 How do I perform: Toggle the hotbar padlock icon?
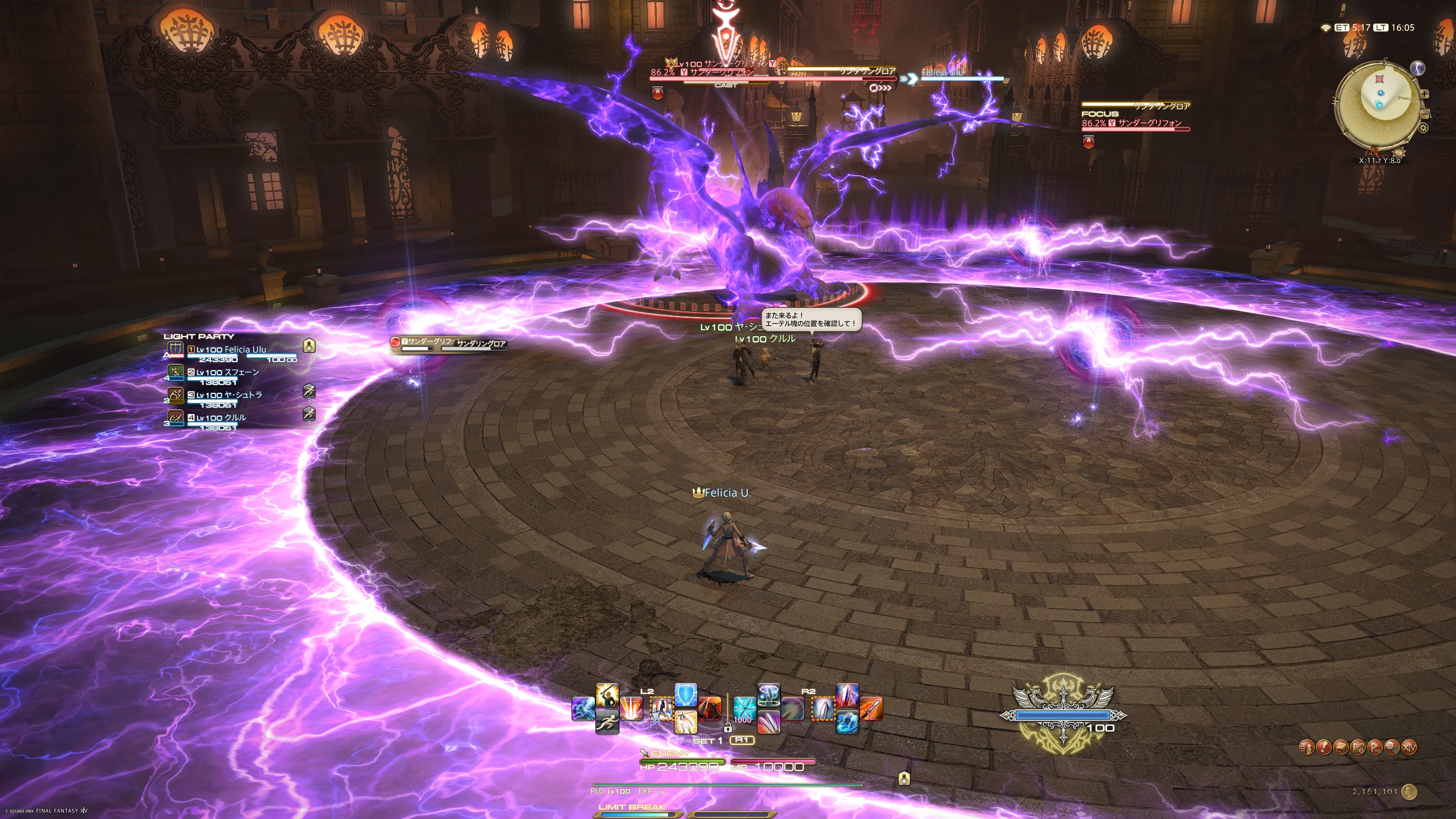(728, 728)
